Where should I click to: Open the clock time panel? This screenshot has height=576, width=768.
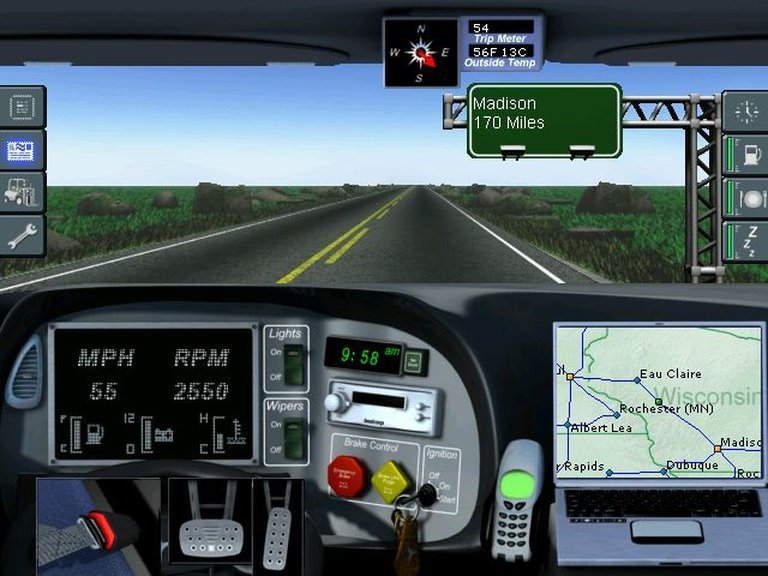746,110
